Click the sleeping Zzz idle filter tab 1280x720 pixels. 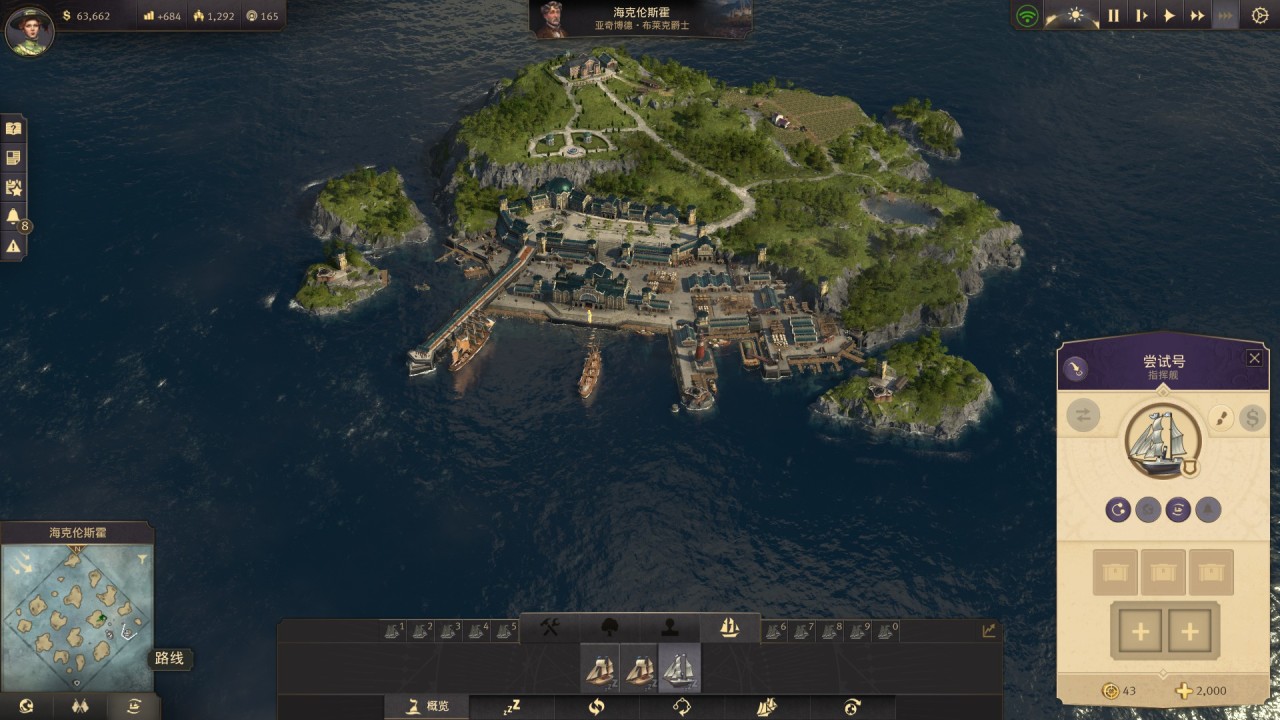512,706
